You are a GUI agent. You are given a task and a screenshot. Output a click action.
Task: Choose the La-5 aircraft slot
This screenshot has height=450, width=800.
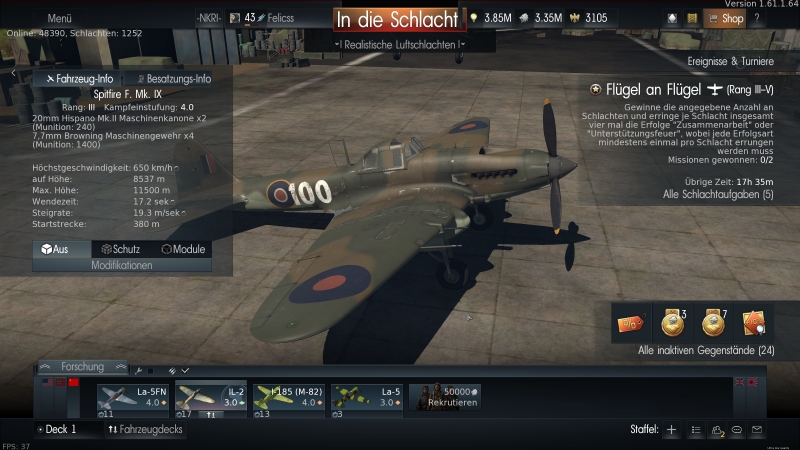[x=366, y=399]
